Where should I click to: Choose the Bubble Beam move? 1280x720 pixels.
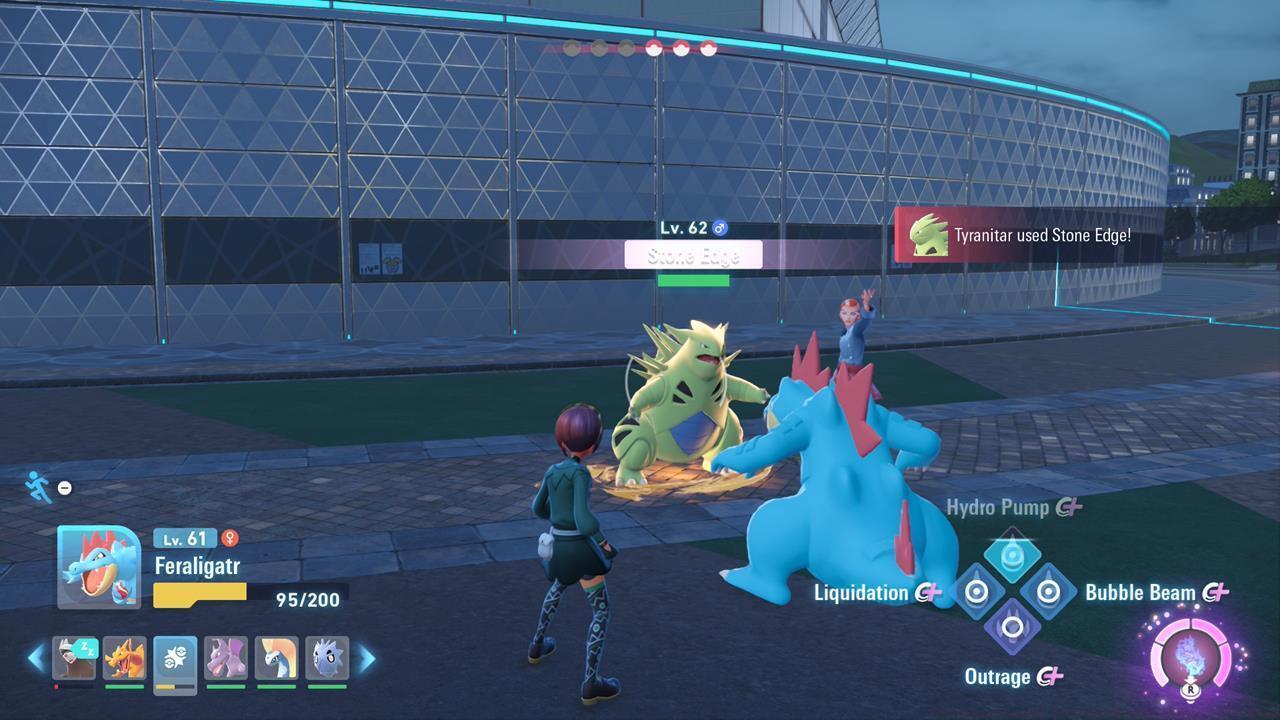pos(1048,592)
